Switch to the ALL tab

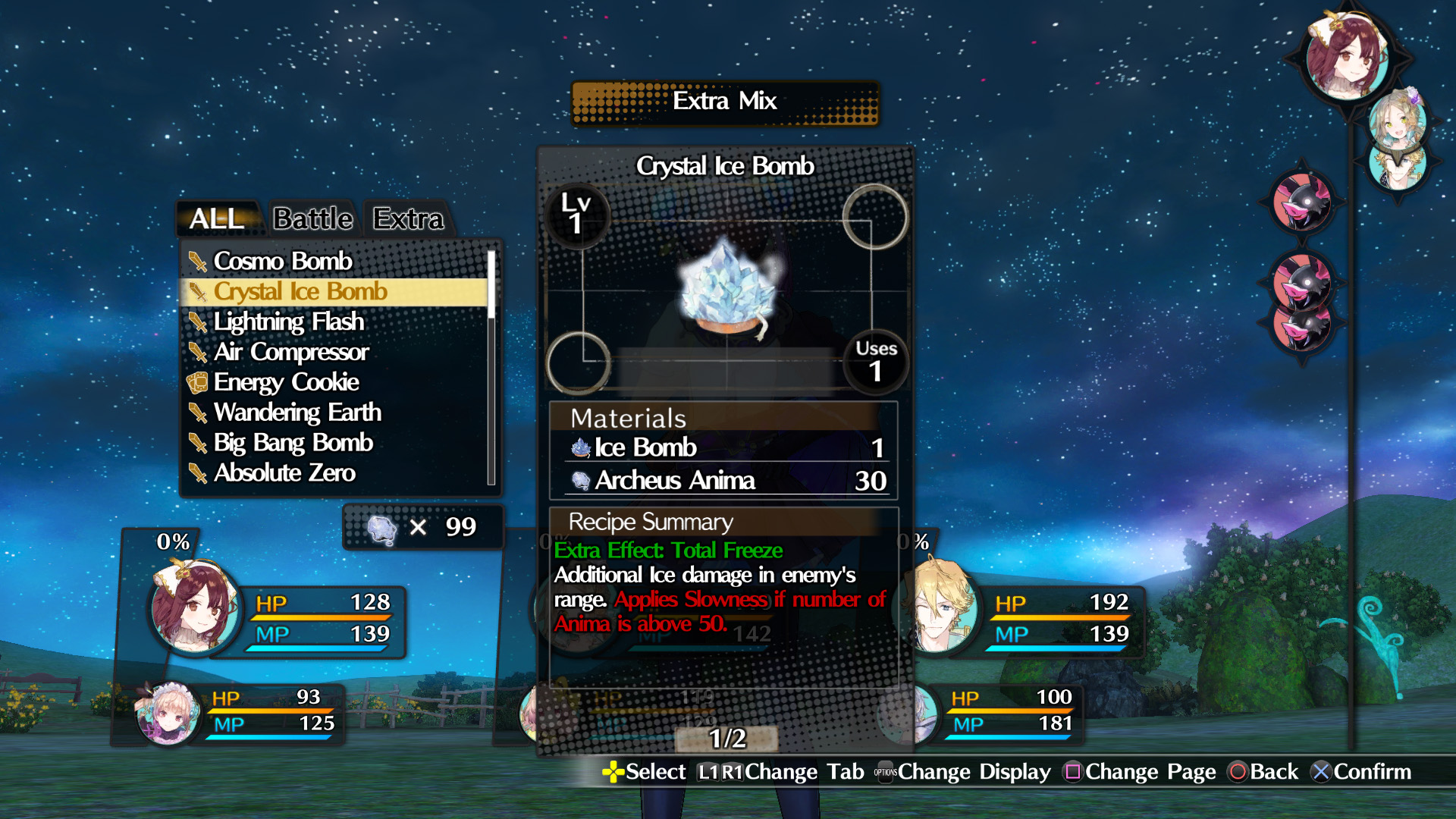(x=217, y=219)
